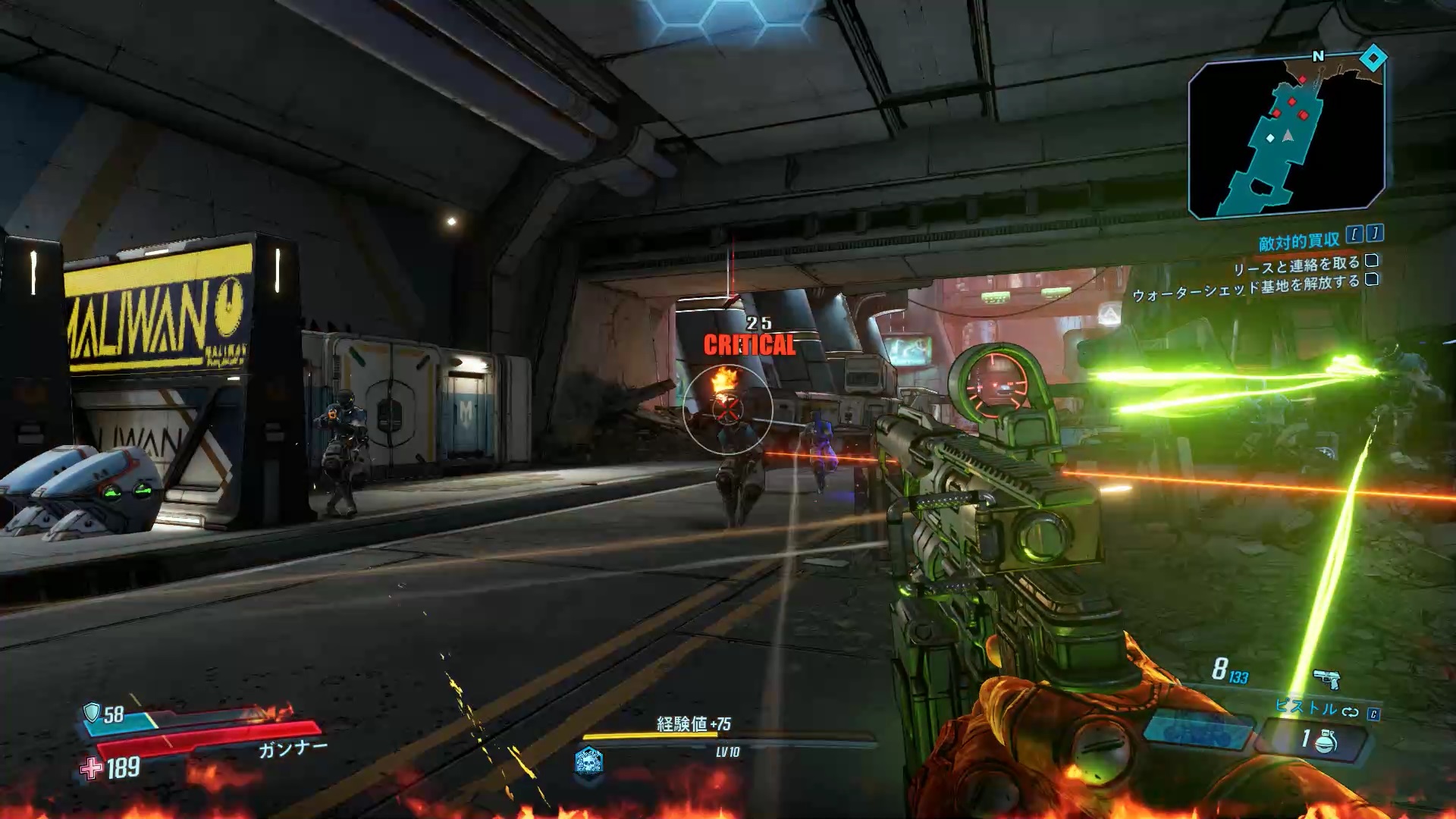Click the diamond marker above the minimap
Image resolution: width=1456 pixels, height=819 pixels.
1373,58
